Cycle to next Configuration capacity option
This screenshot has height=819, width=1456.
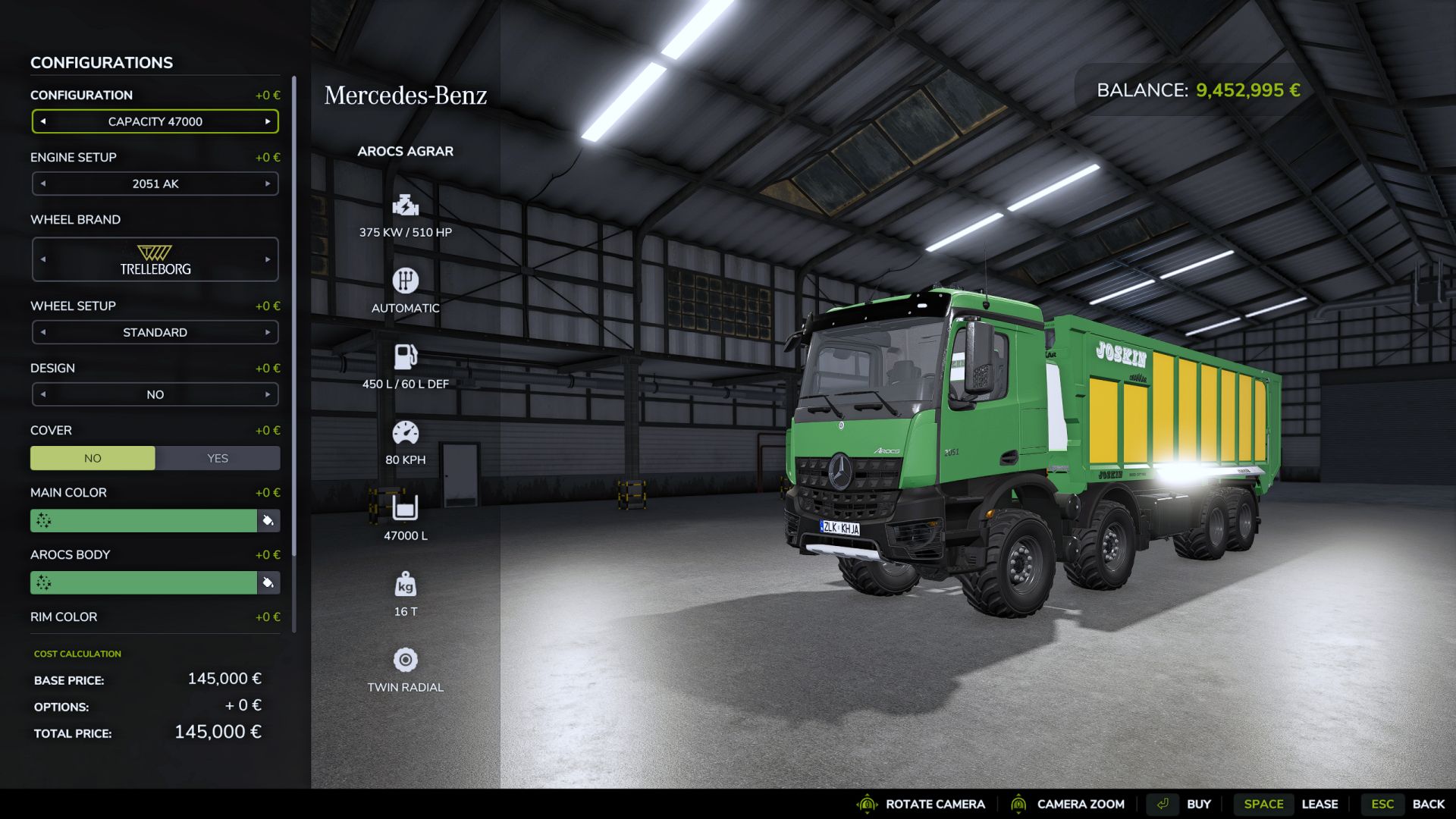tap(267, 121)
